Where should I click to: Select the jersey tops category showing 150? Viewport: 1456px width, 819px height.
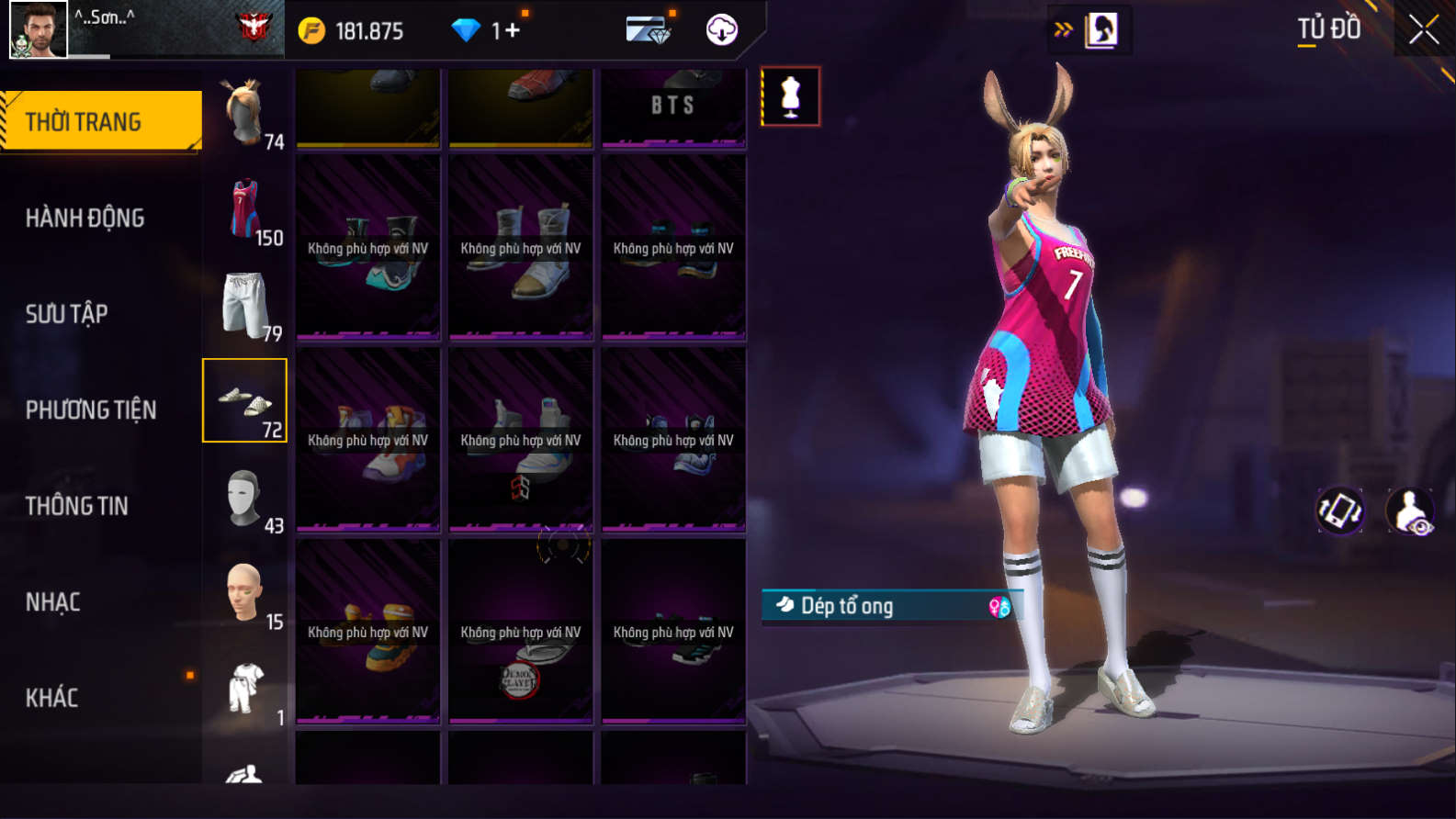coord(245,210)
